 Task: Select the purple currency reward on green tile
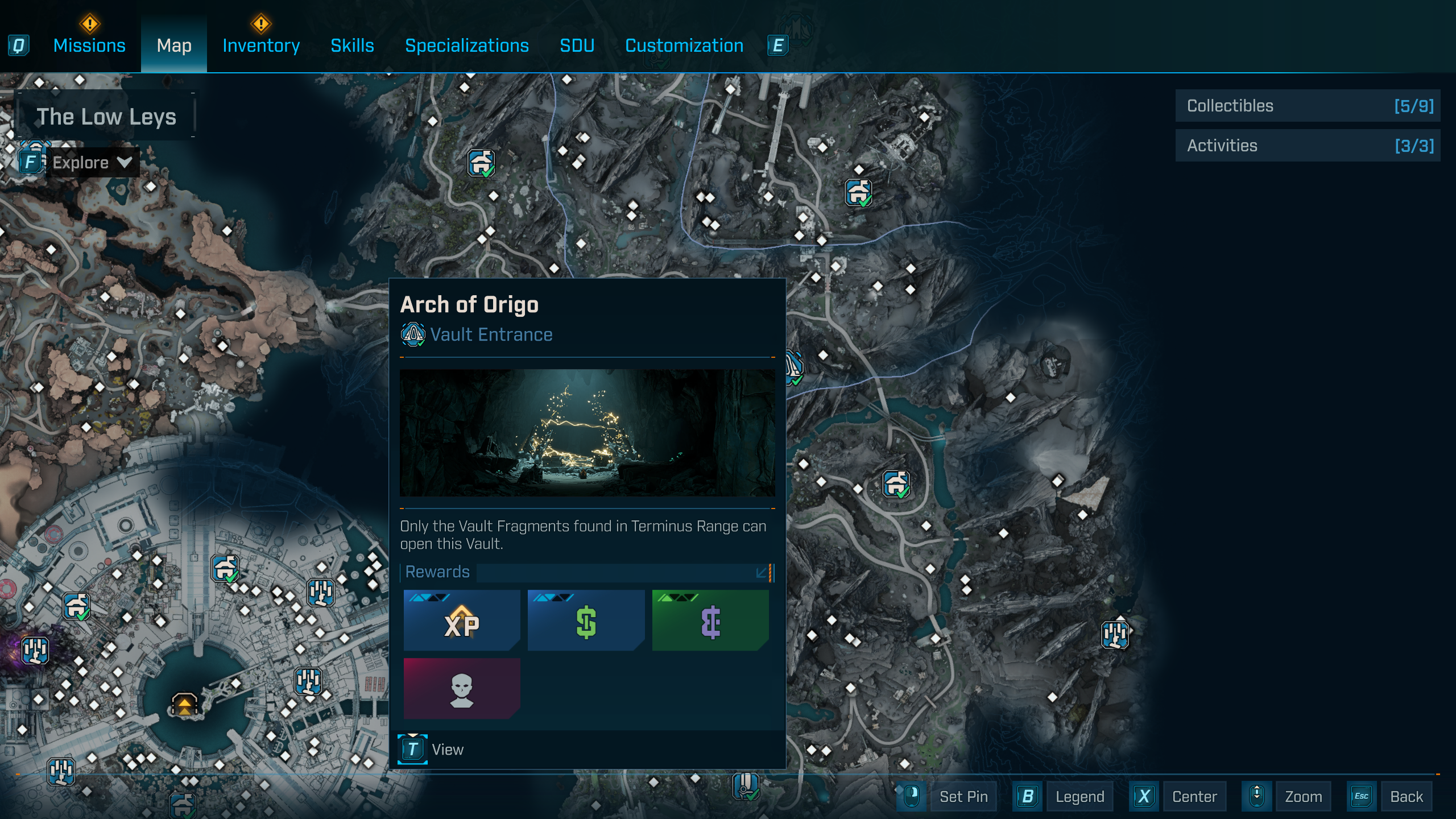click(710, 620)
